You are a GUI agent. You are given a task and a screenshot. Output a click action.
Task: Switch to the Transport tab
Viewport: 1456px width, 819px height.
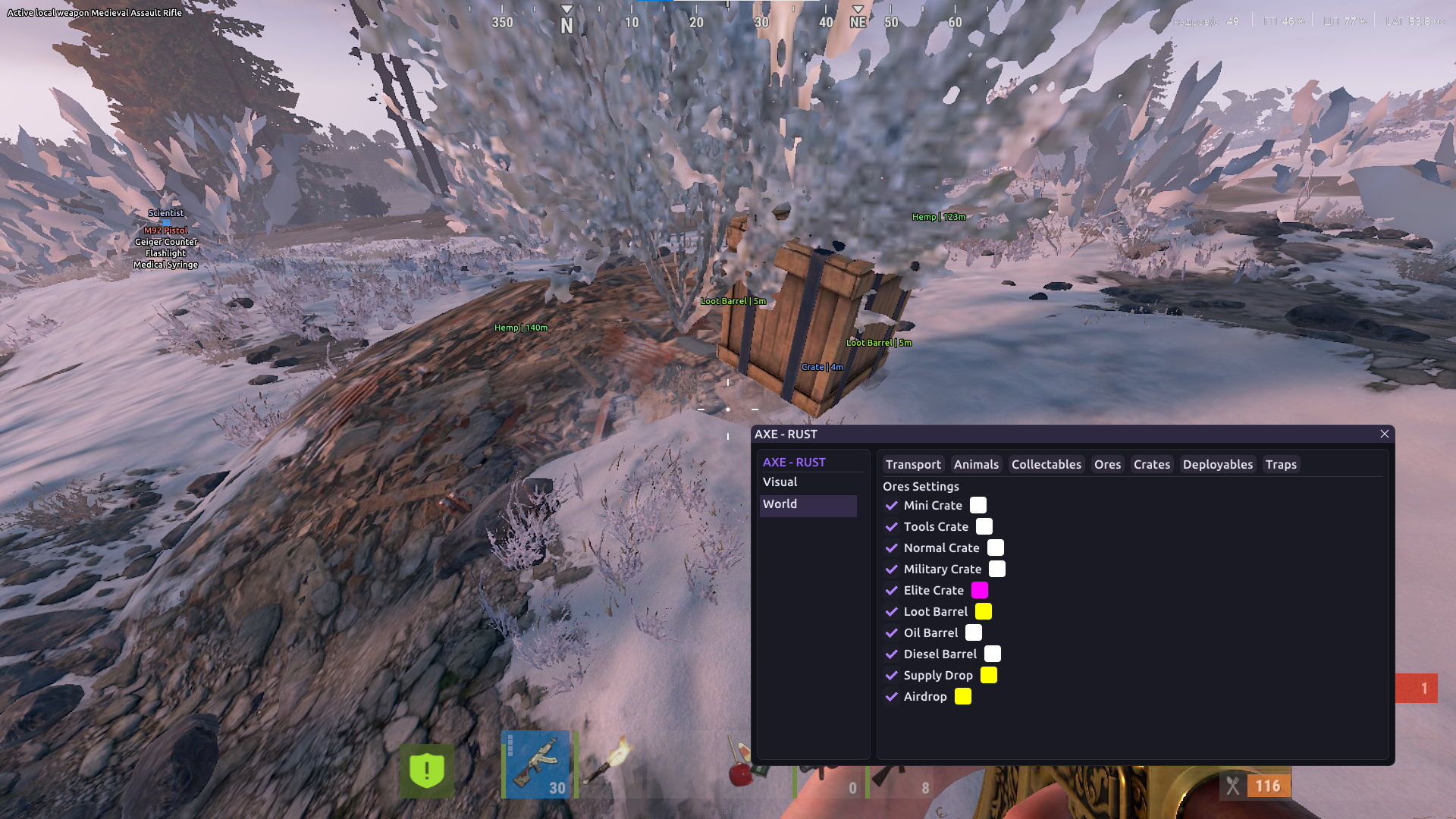point(912,464)
